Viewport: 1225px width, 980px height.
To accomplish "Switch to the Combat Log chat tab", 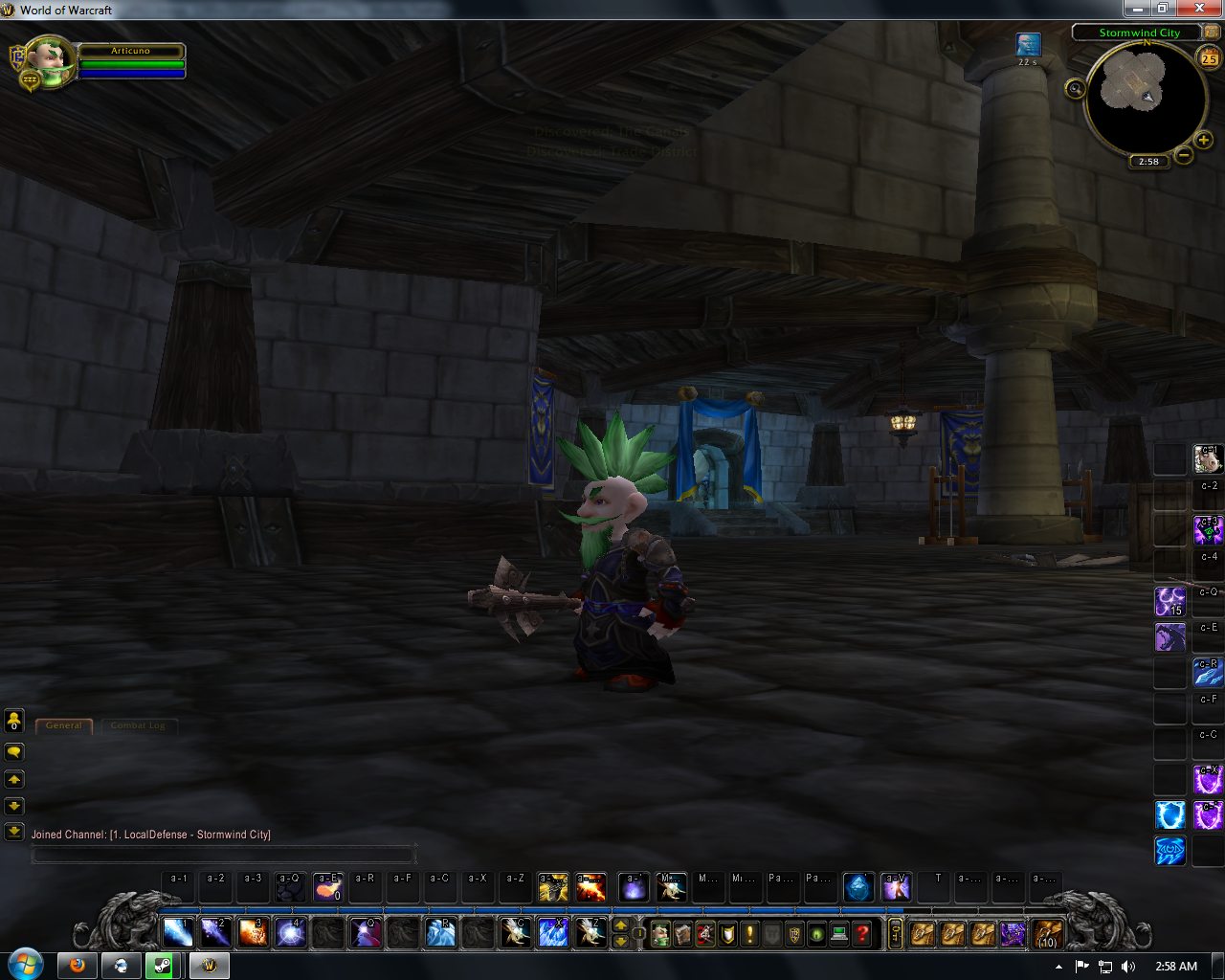I will tap(138, 725).
